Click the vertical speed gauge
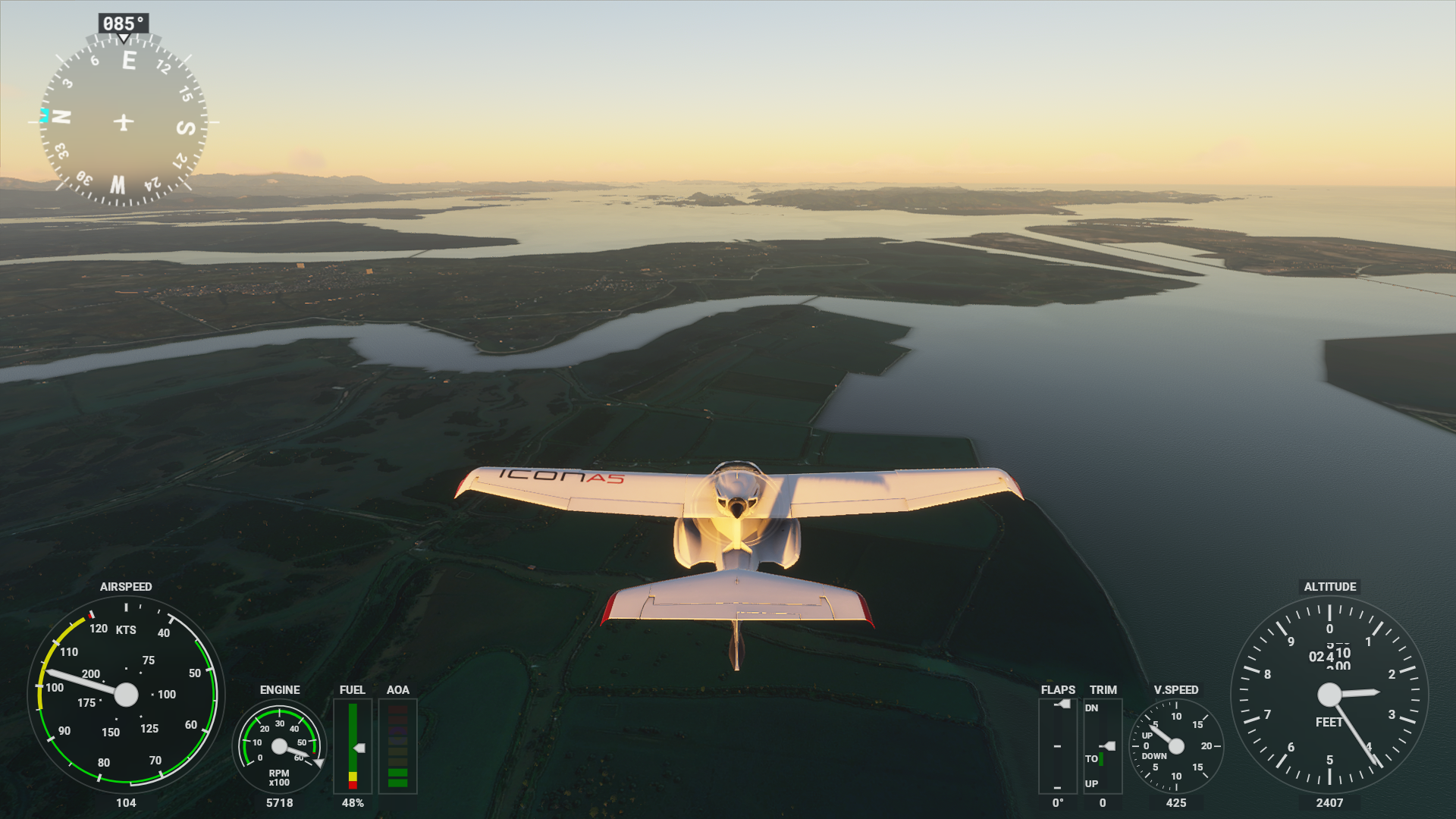1456x819 pixels. (1175, 746)
